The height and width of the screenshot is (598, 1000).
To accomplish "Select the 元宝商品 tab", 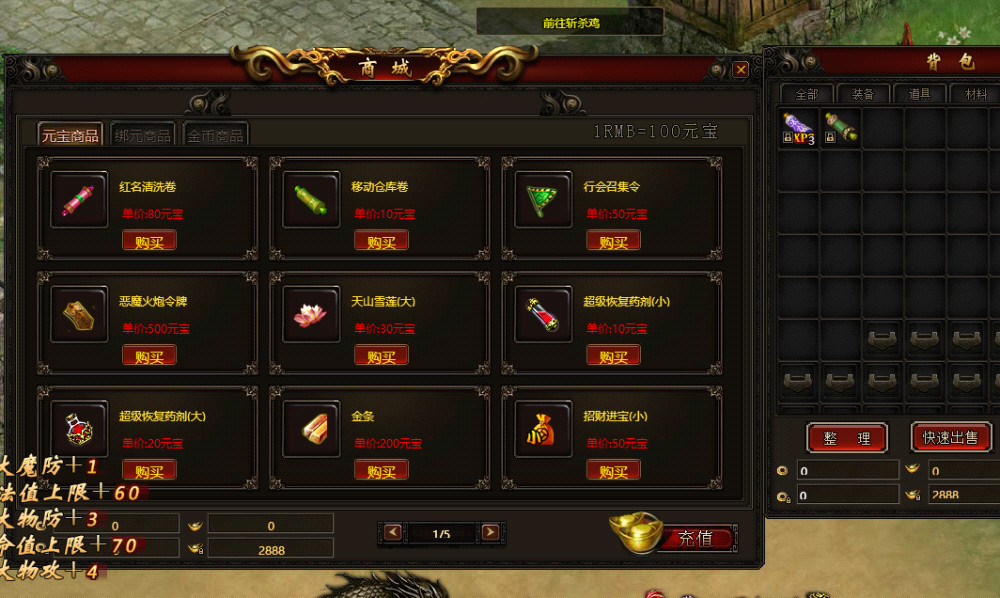I will [70, 135].
